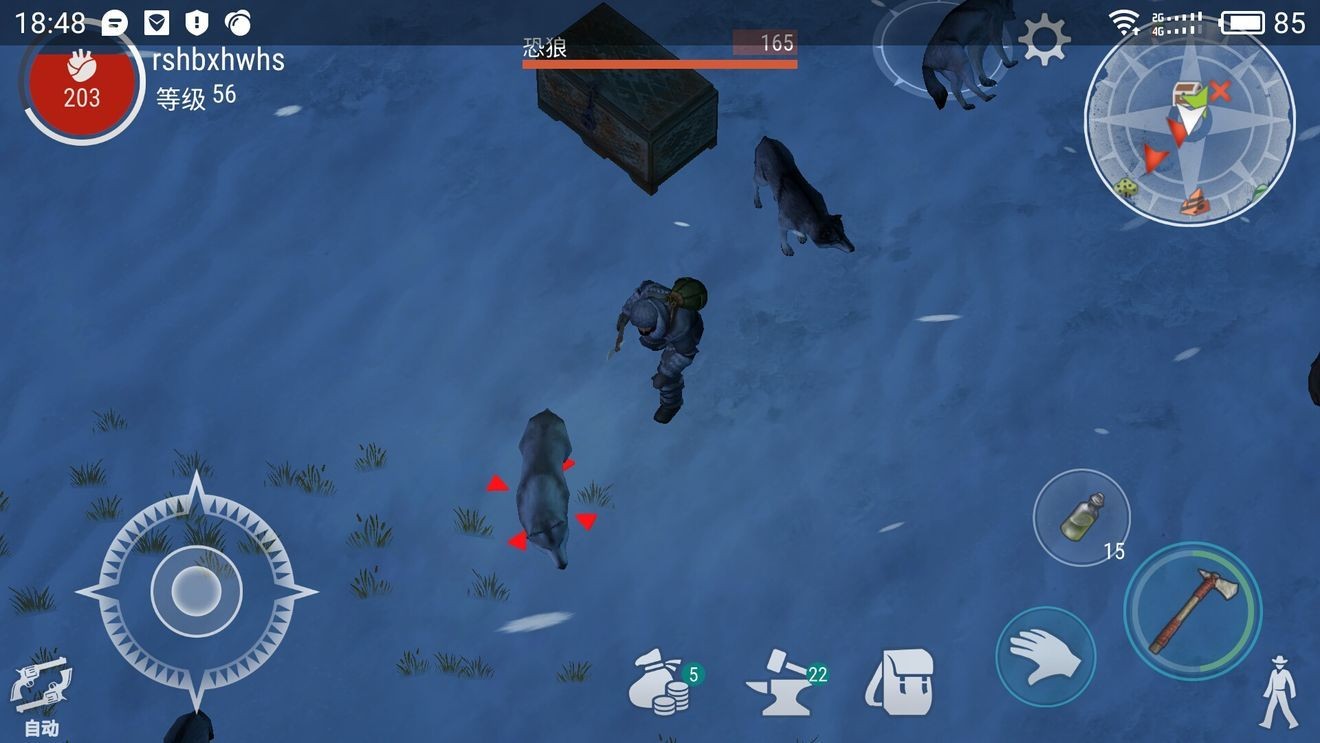
Task: Open the compass minimap
Action: point(1189,125)
